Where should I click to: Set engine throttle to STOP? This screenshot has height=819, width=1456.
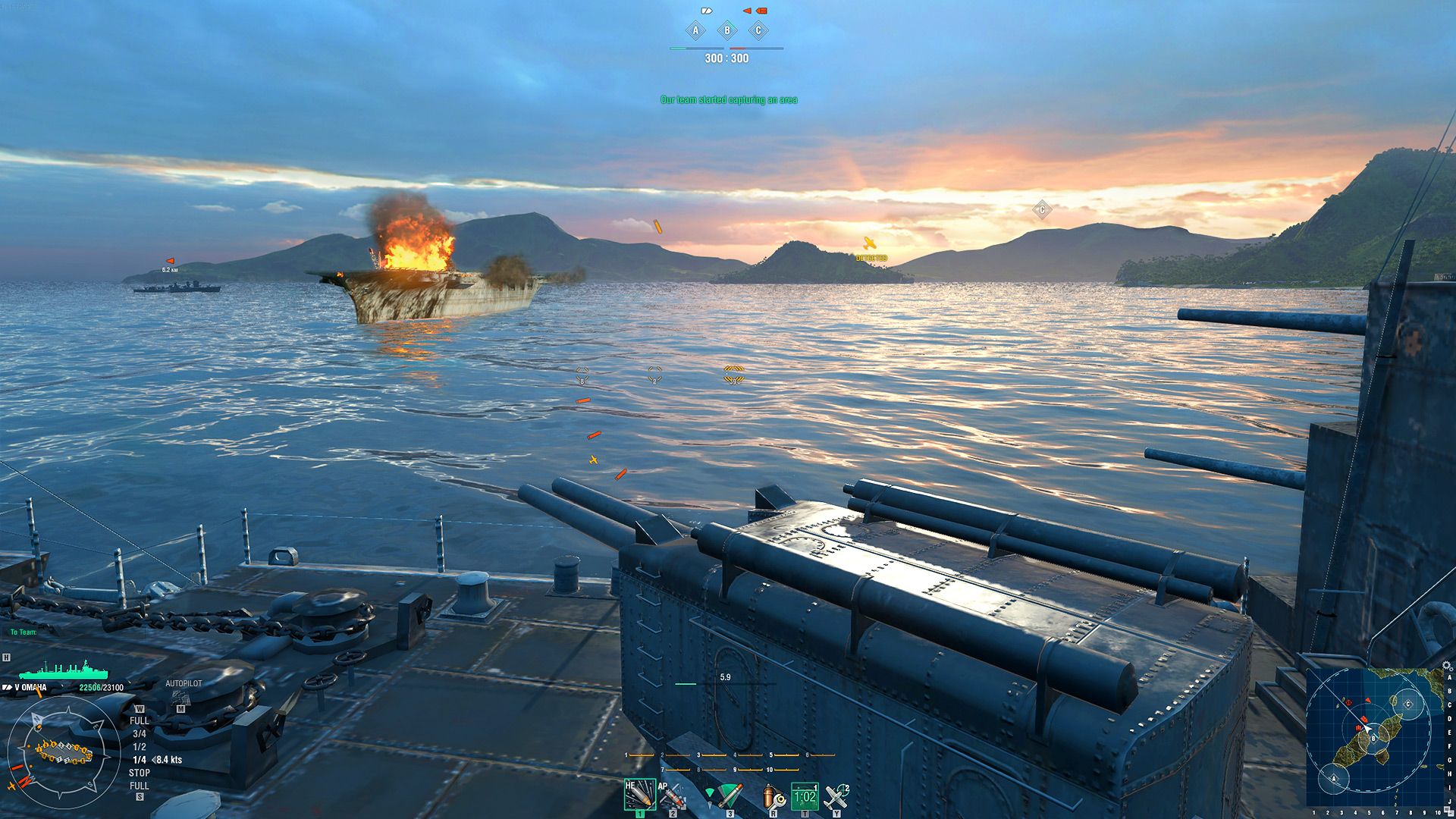[138, 771]
